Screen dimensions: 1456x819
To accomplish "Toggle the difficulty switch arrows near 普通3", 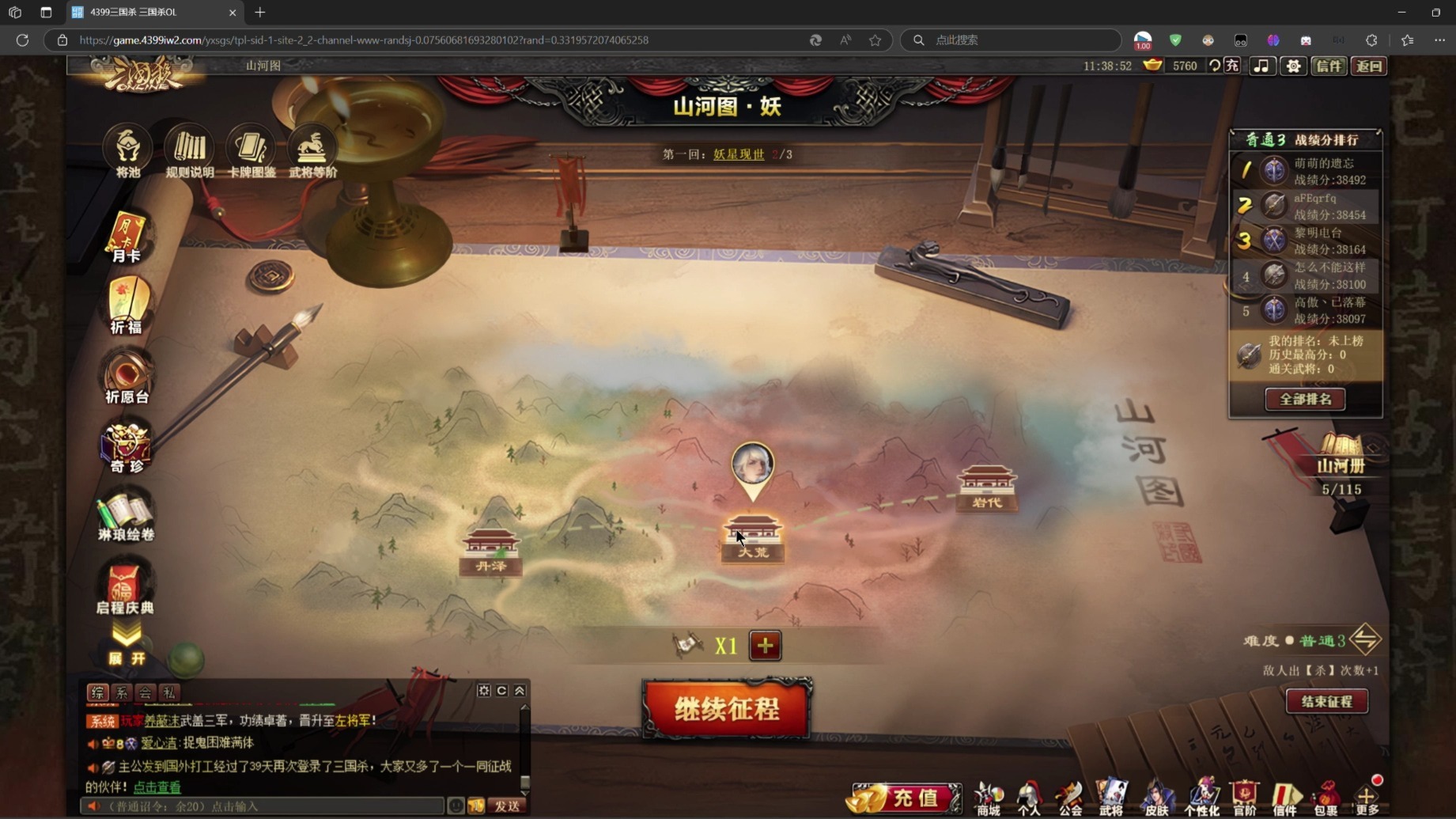I will point(1367,639).
